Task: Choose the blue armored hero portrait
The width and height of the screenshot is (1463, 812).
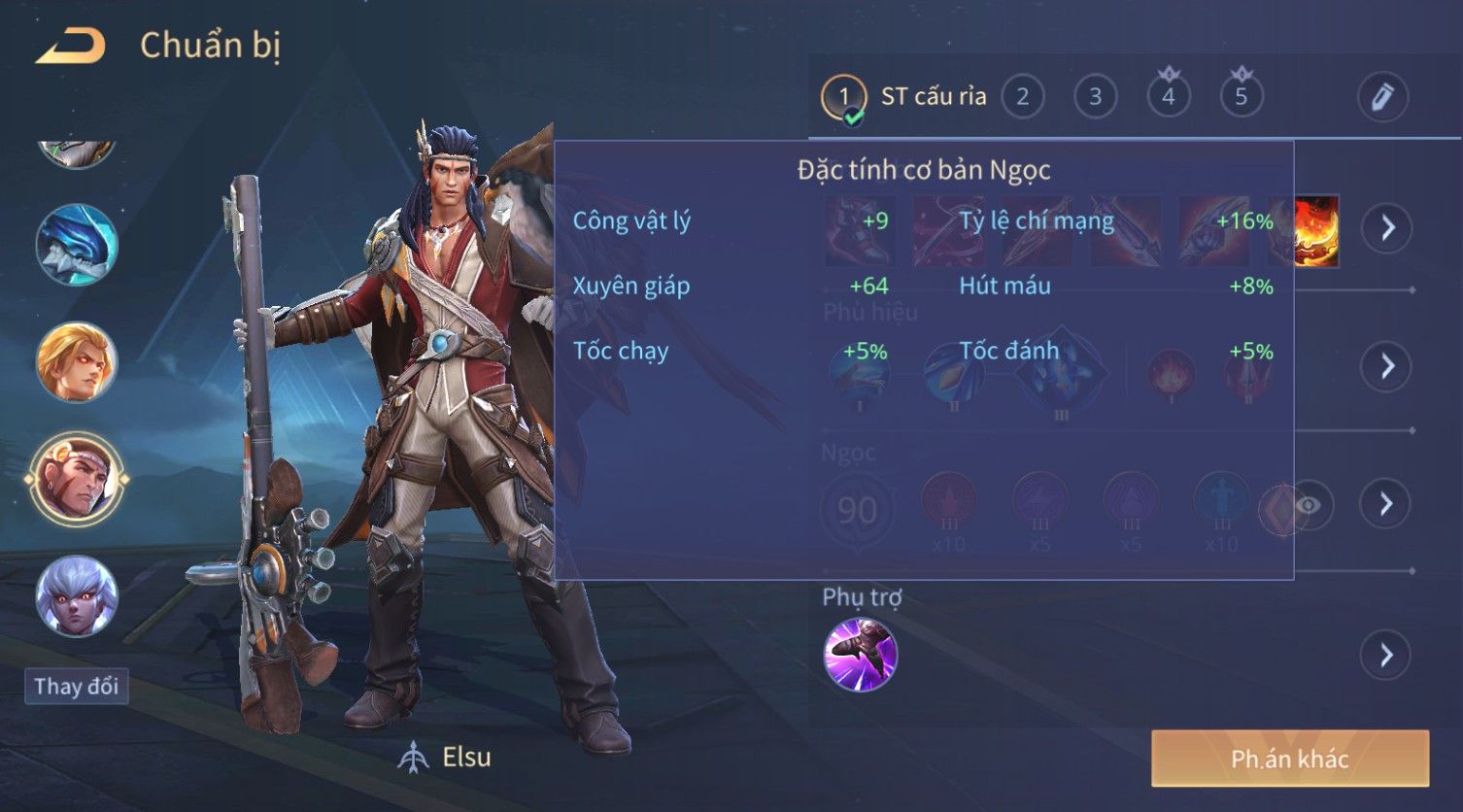Action: coord(77,244)
